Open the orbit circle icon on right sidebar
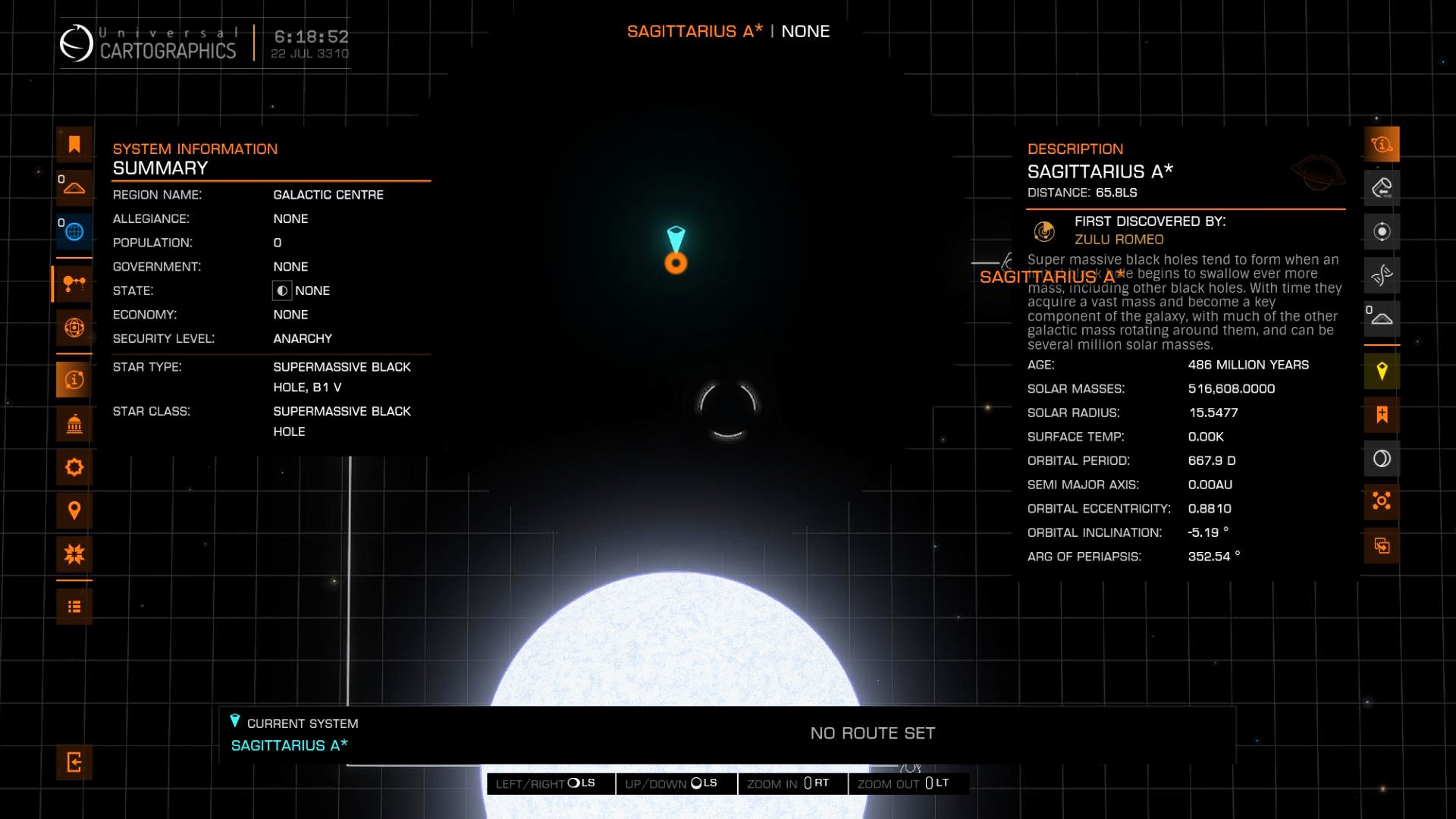This screenshot has height=819, width=1456. (x=1382, y=231)
